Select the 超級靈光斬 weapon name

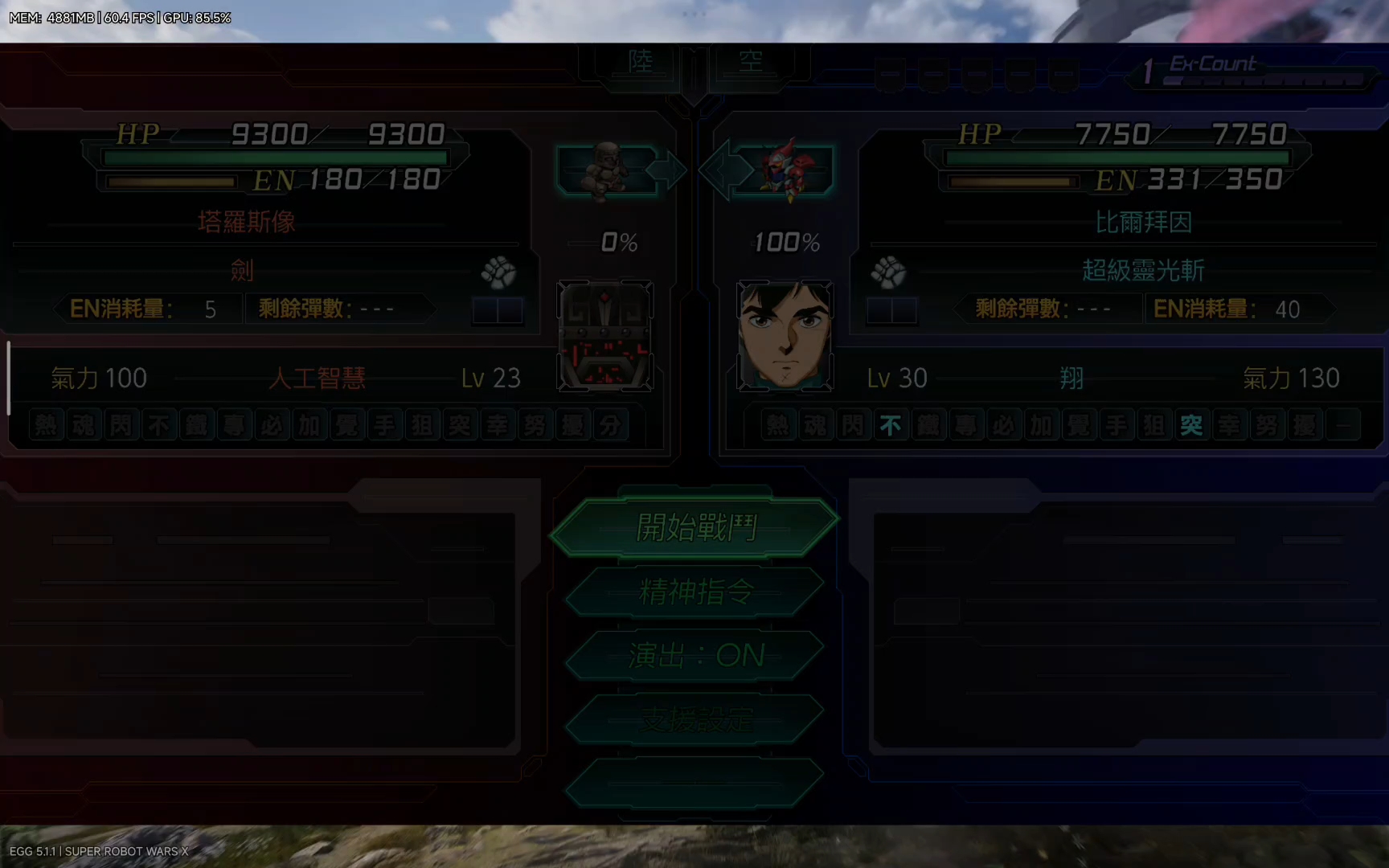1142,270
